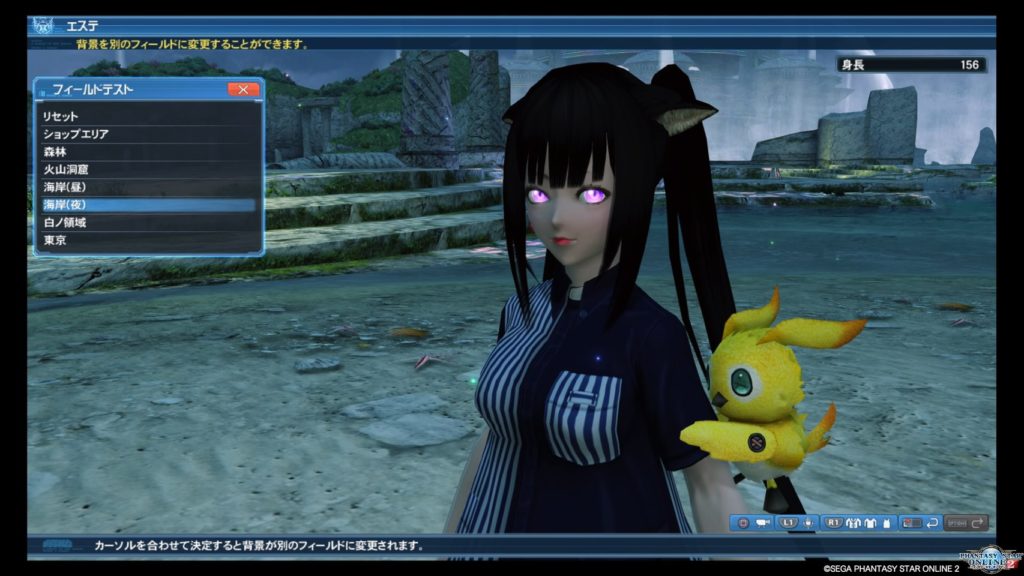Select the open jacket outfit icon
The image size is (1024, 576).
855,522
